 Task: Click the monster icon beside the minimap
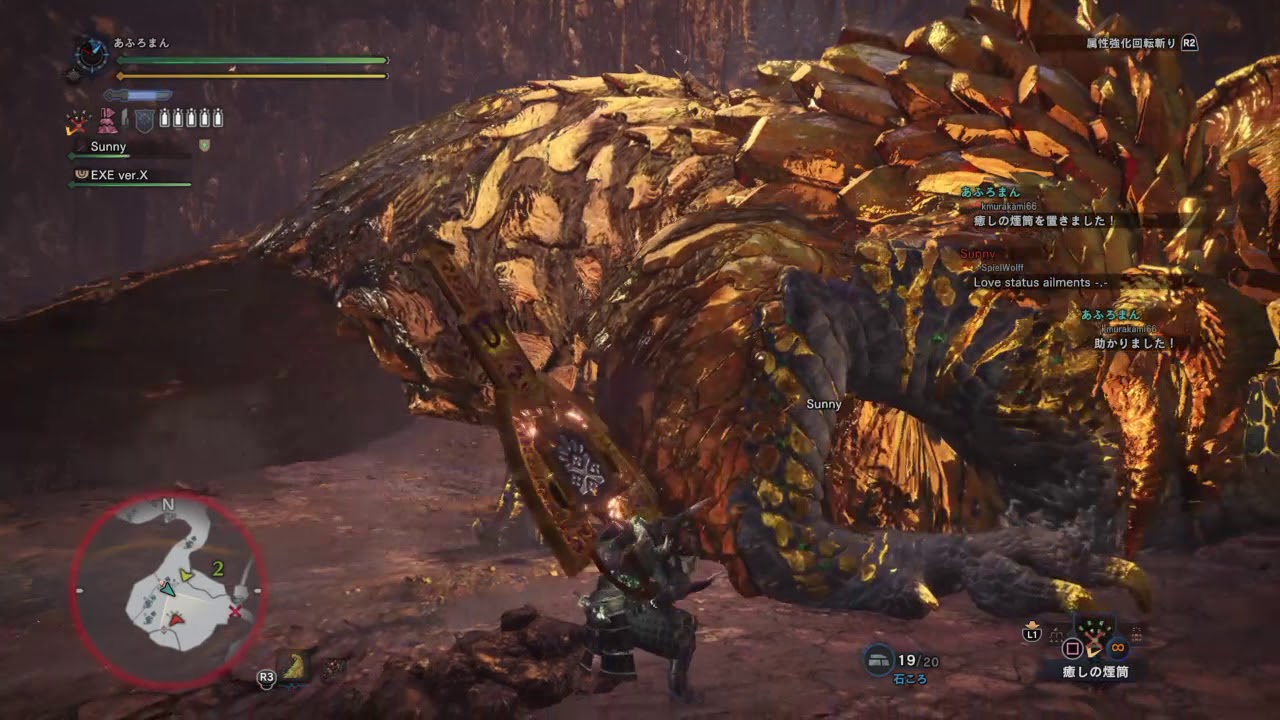[x=295, y=665]
